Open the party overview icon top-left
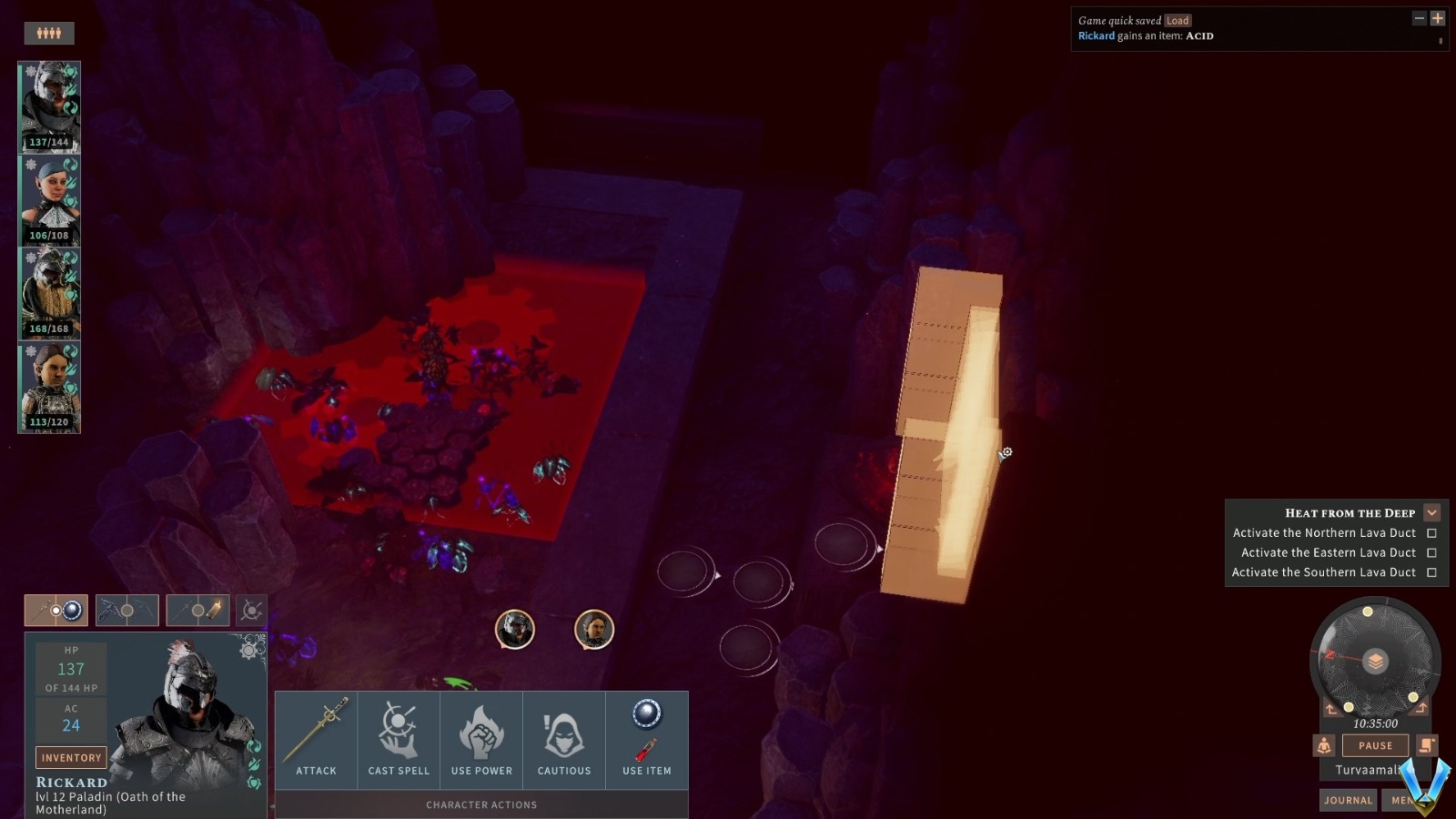Screen dimensions: 1456x819 (50, 33)
